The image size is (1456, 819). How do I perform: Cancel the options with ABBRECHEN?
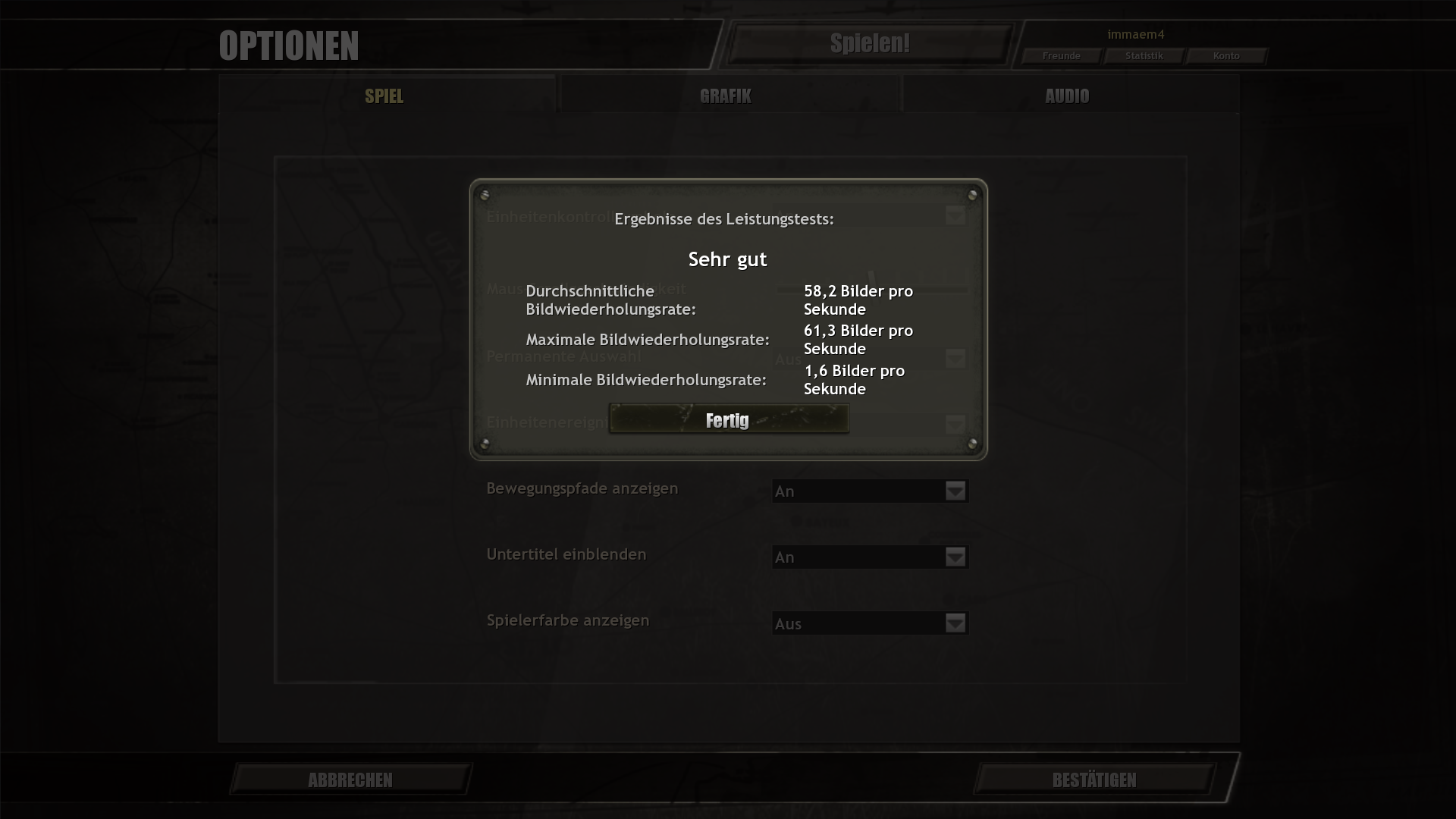click(x=350, y=780)
